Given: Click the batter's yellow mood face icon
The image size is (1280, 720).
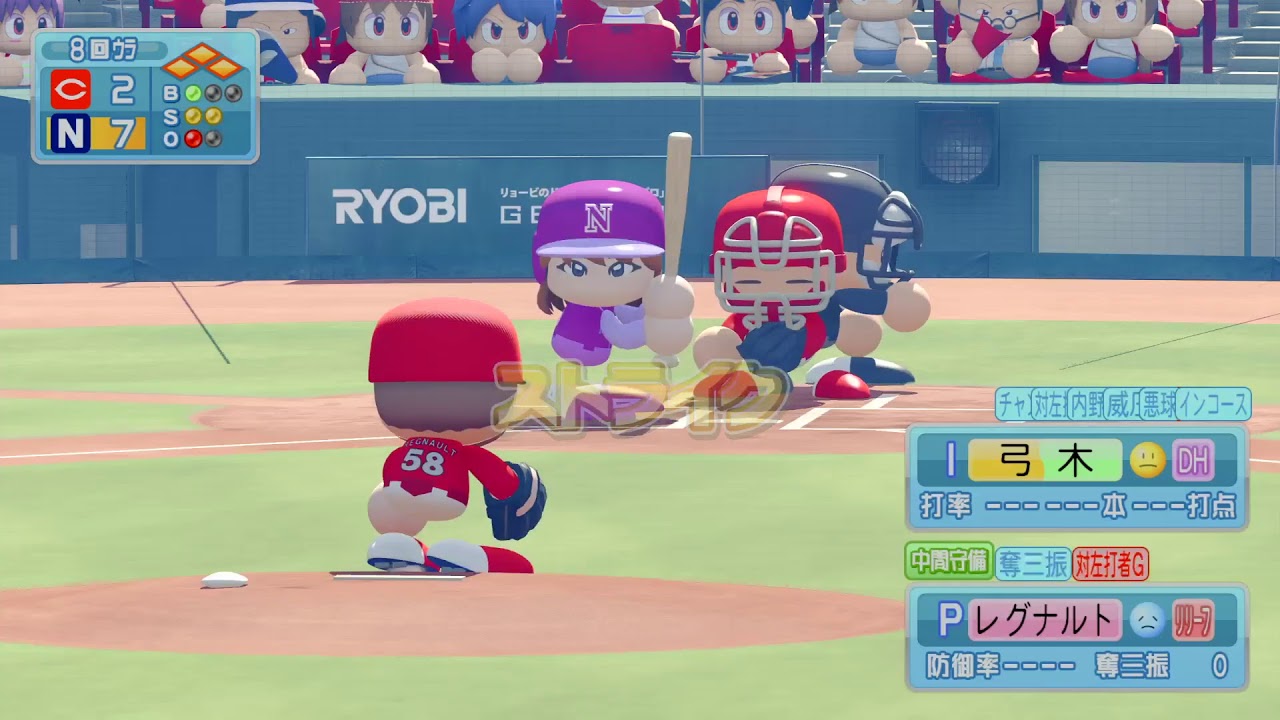Looking at the screenshot, I should click(x=1148, y=460).
